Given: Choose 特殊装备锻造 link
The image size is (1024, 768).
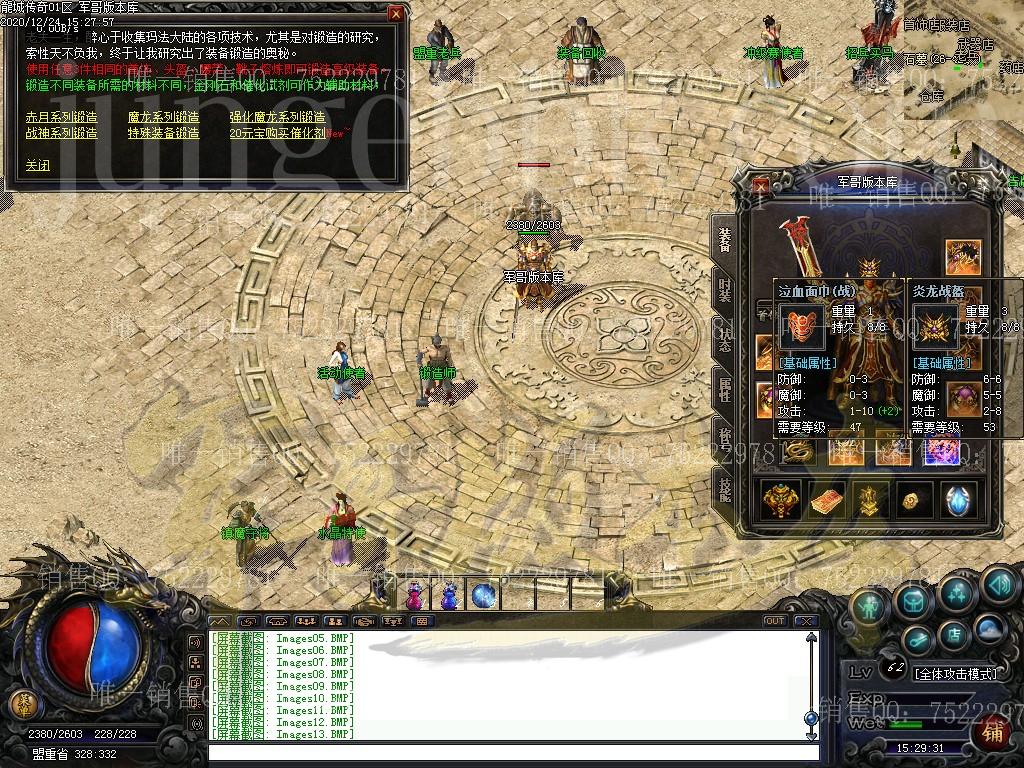Looking at the screenshot, I should point(163,132).
